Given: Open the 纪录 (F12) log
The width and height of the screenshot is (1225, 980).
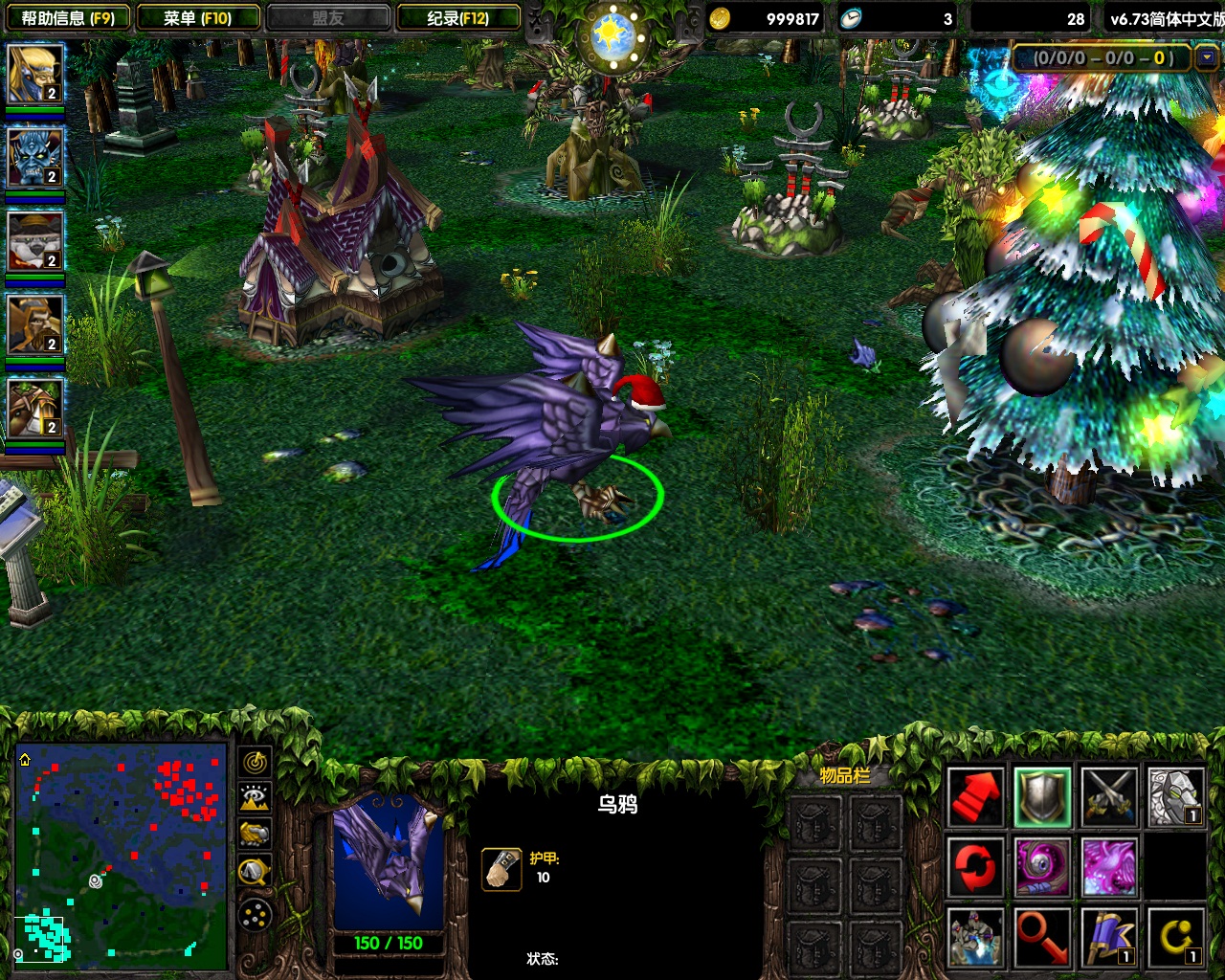Looking at the screenshot, I should click(x=458, y=18).
